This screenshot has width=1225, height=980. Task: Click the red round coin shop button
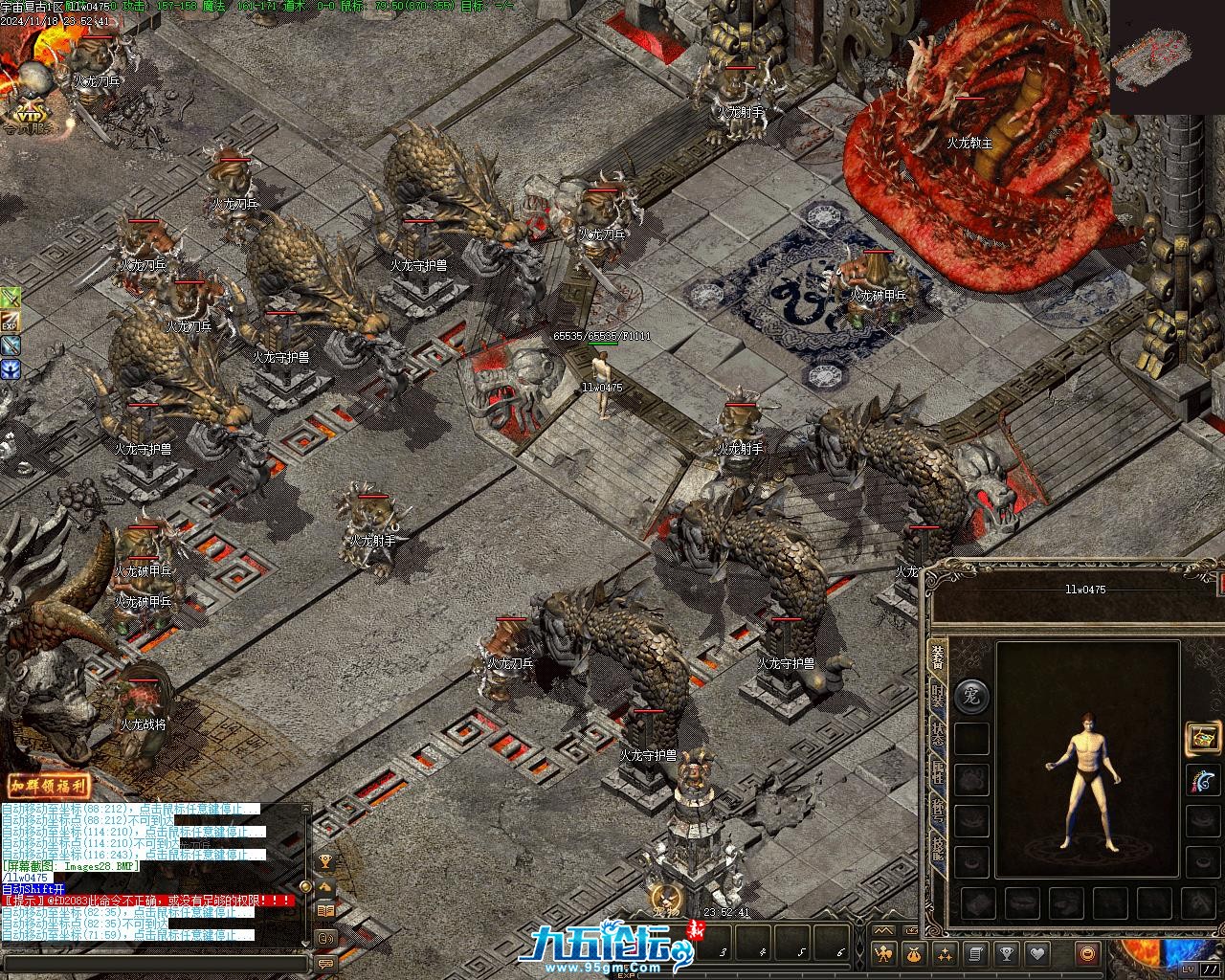point(1086,953)
